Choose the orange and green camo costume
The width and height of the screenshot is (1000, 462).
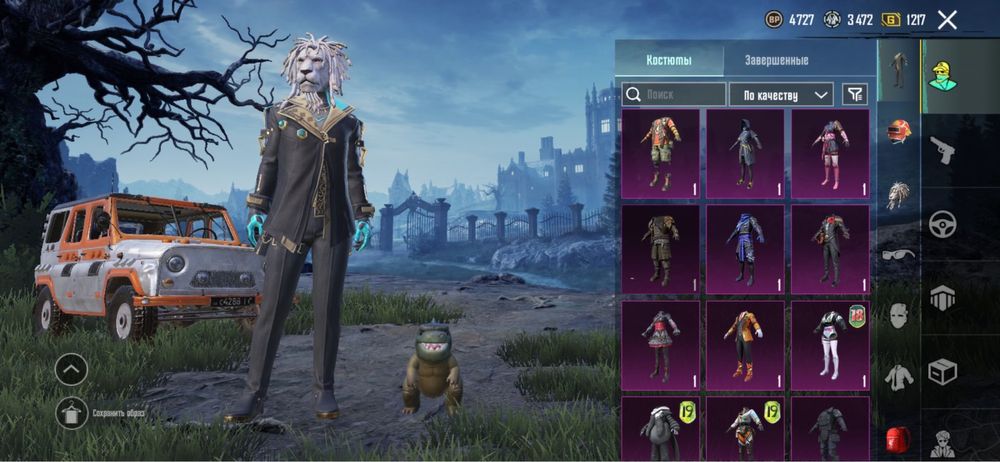660,153
